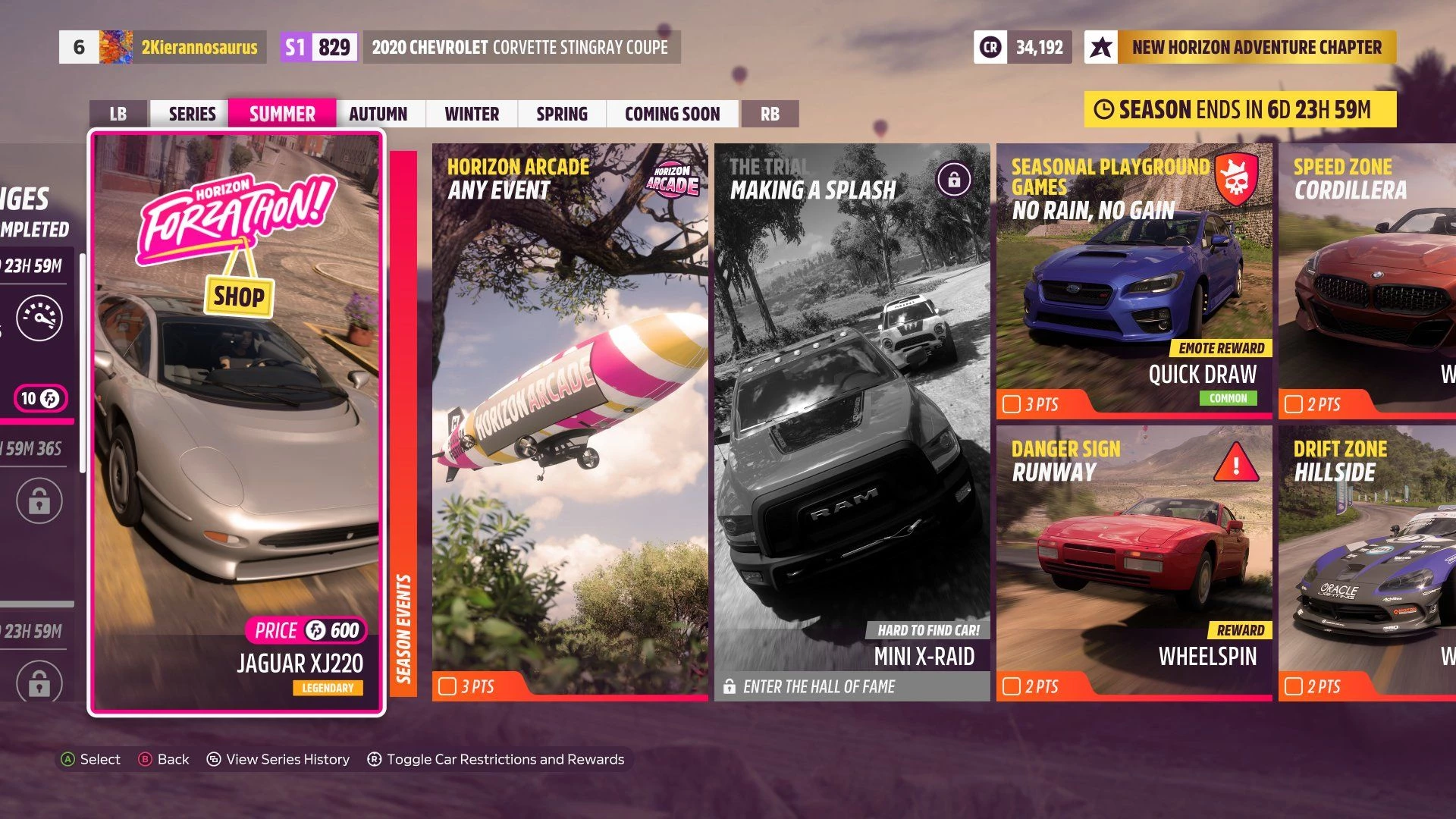1456x819 pixels.
Task: Choose the Speed Zone Cordillera tile
Action: tap(1367, 281)
